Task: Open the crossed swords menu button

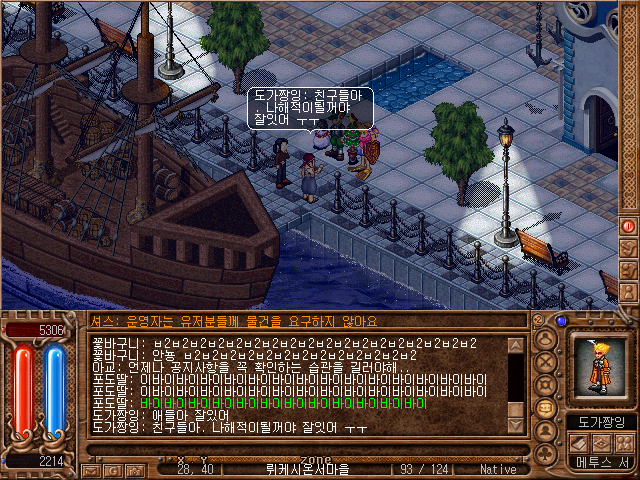Action: click(x=548, y=362)
